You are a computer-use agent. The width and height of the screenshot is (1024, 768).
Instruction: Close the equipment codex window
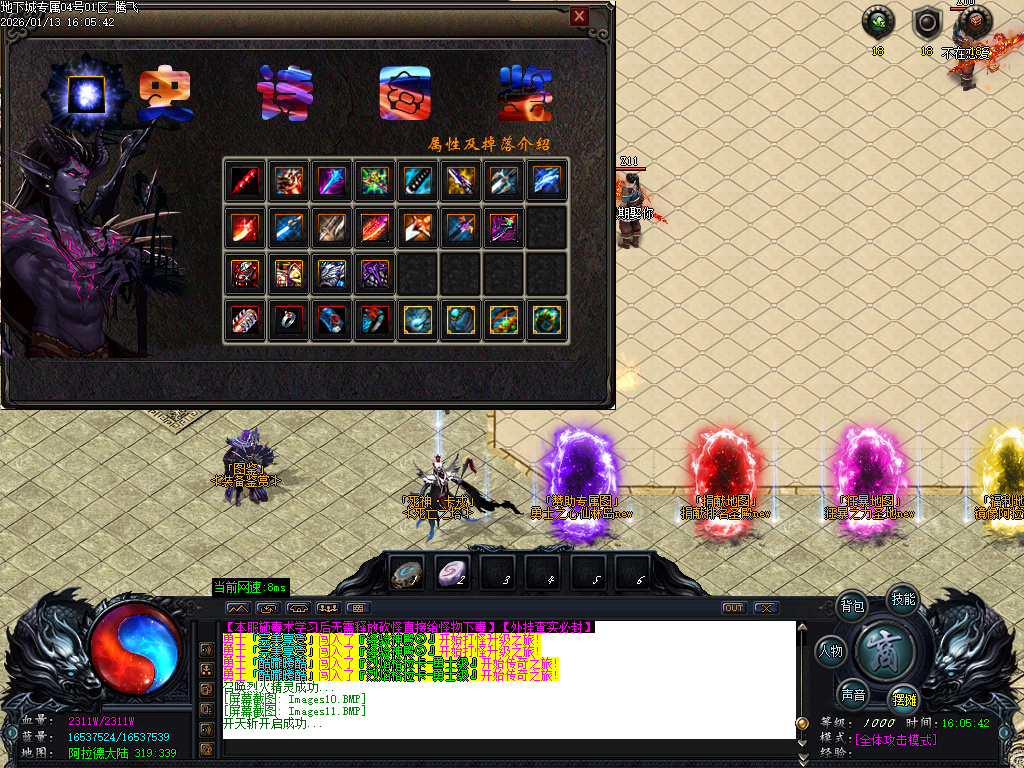coord(579,16)
